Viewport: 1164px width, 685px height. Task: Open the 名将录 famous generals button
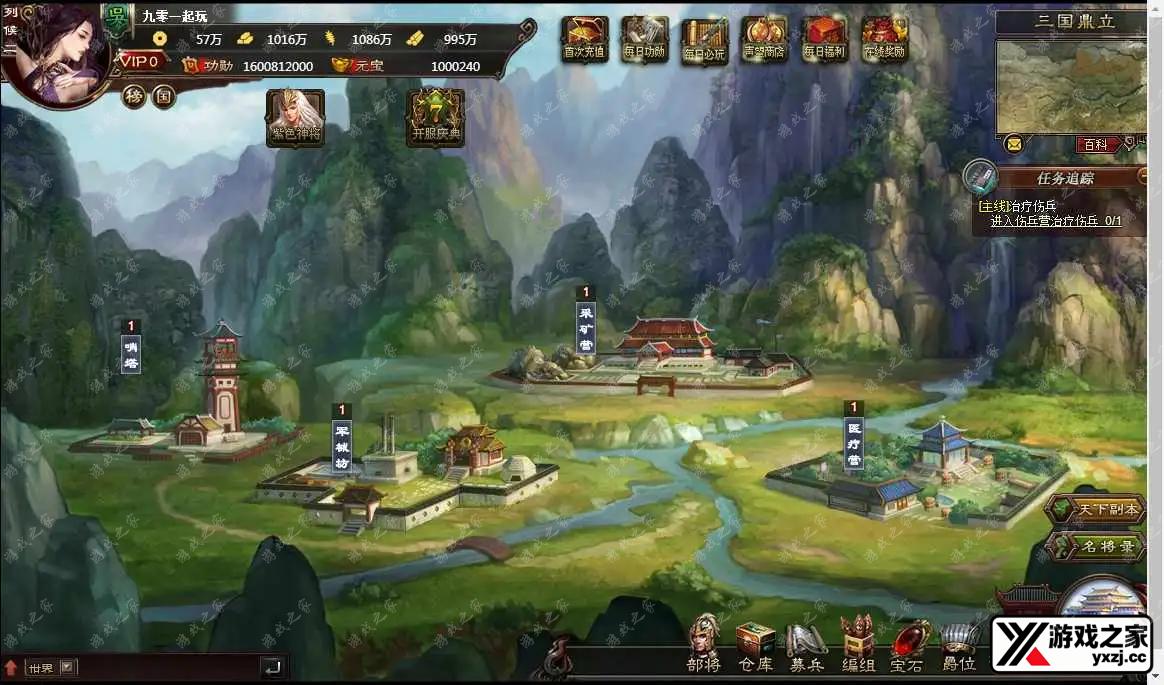click(1097, 547)
